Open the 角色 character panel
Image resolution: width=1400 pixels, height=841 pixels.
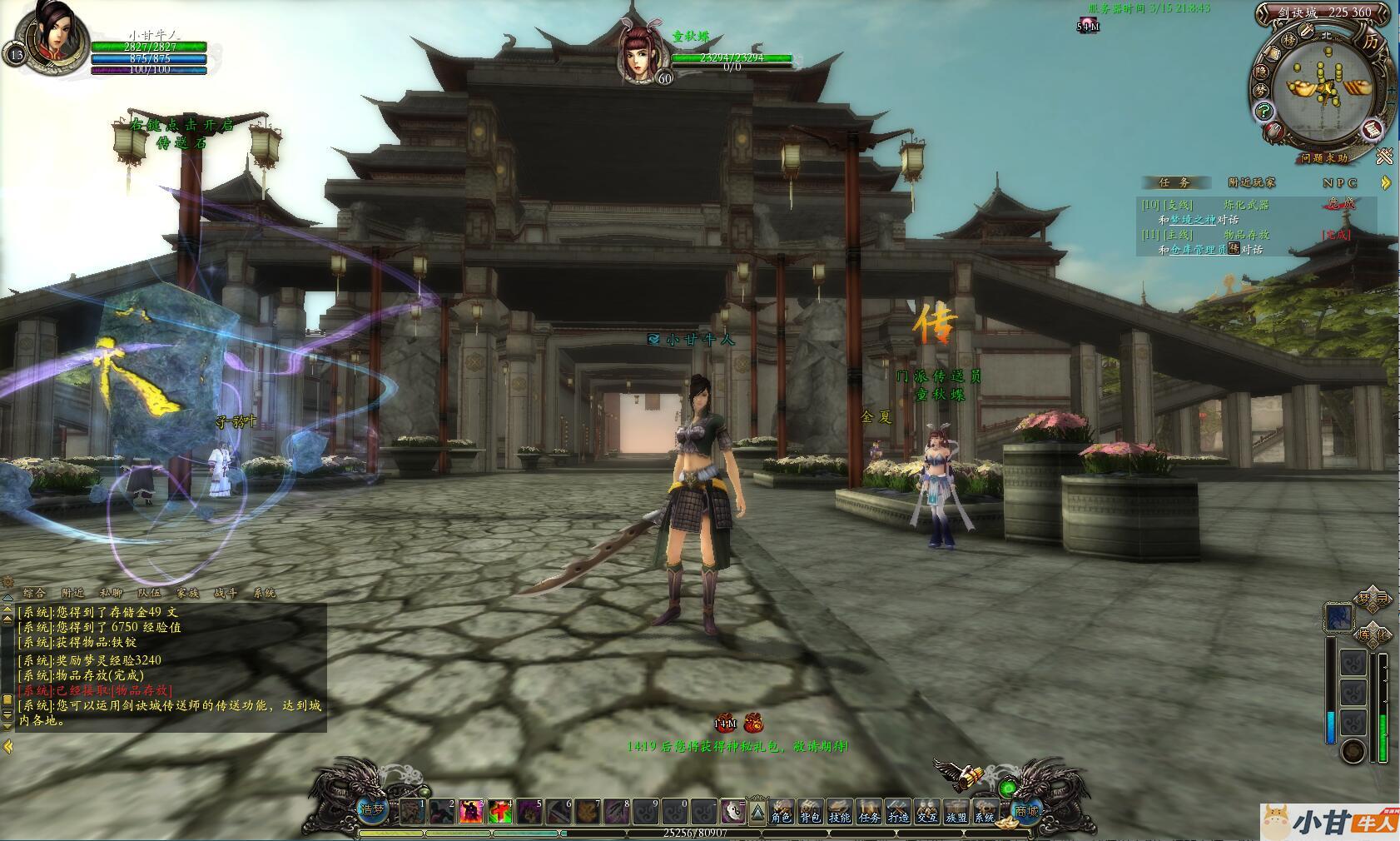tap(782, 810)
